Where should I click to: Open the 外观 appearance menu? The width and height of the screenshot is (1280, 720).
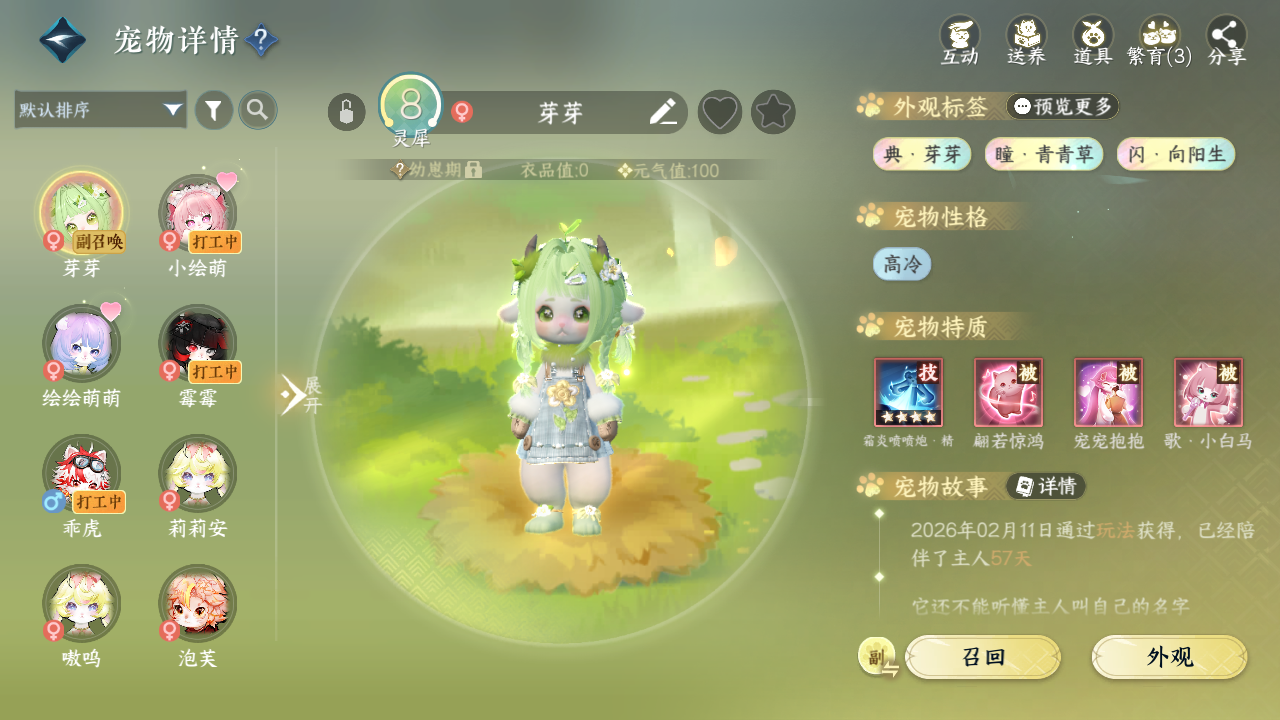pyautogui.click(x=1169, y=657)
